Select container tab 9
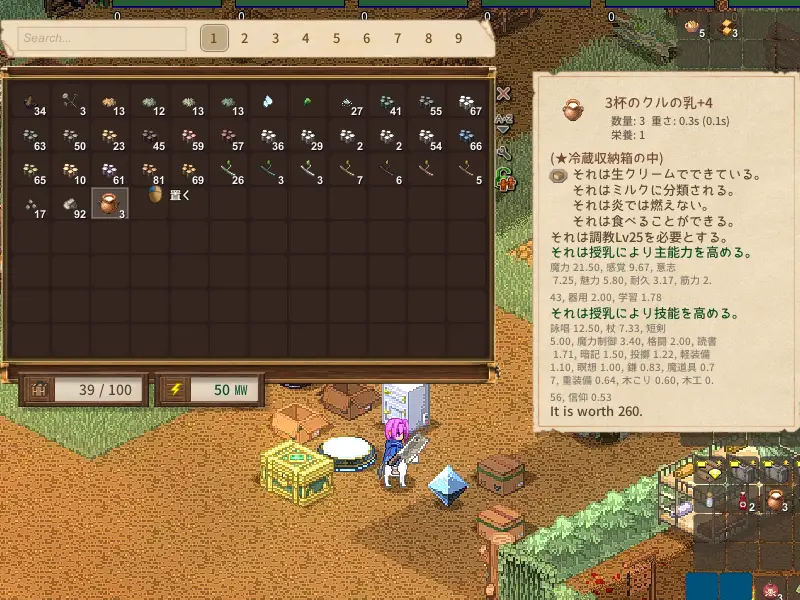The width and height of the screenshot is (800, 600). pyautogui.click(x=459, y=39)
